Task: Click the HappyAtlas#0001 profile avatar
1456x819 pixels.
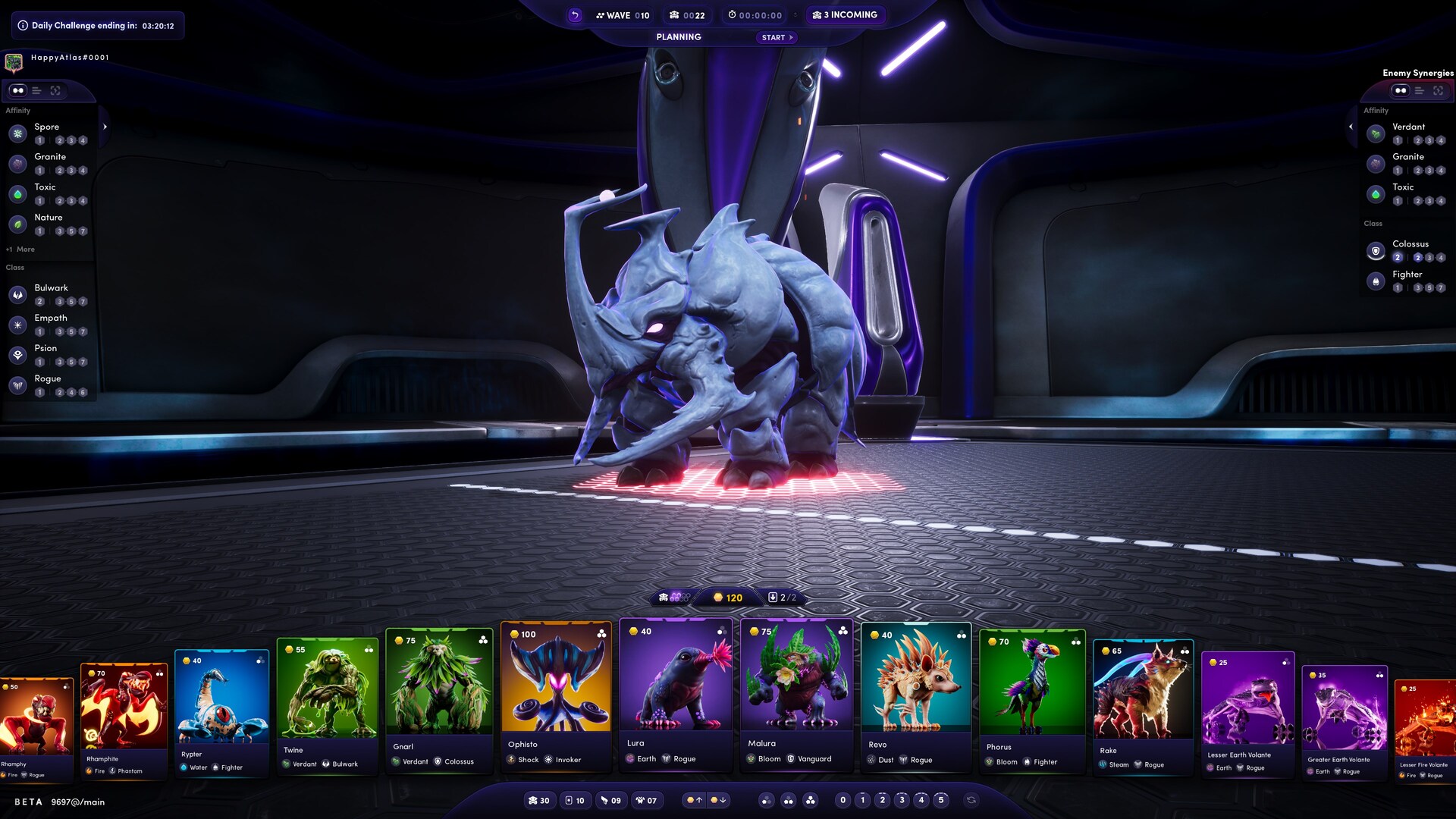Action: pyautogui.click(x=13, y=58)
